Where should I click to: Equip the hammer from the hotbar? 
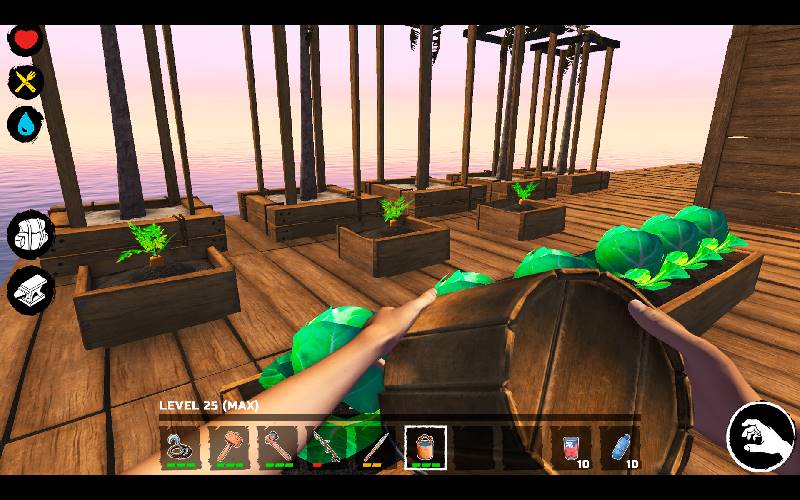(x=229, y=446)
